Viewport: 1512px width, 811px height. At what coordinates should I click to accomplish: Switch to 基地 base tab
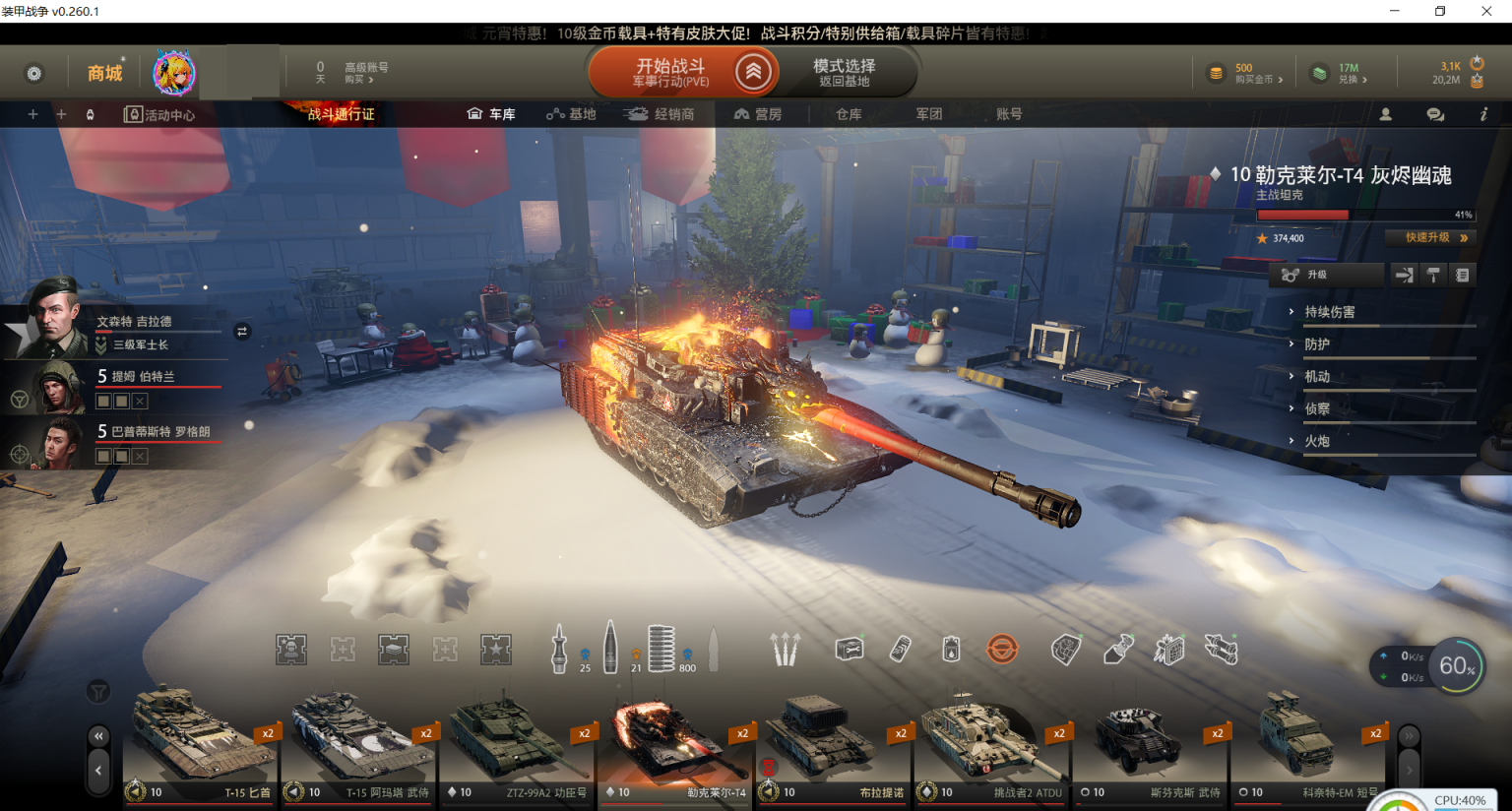[x=572, y=114]
